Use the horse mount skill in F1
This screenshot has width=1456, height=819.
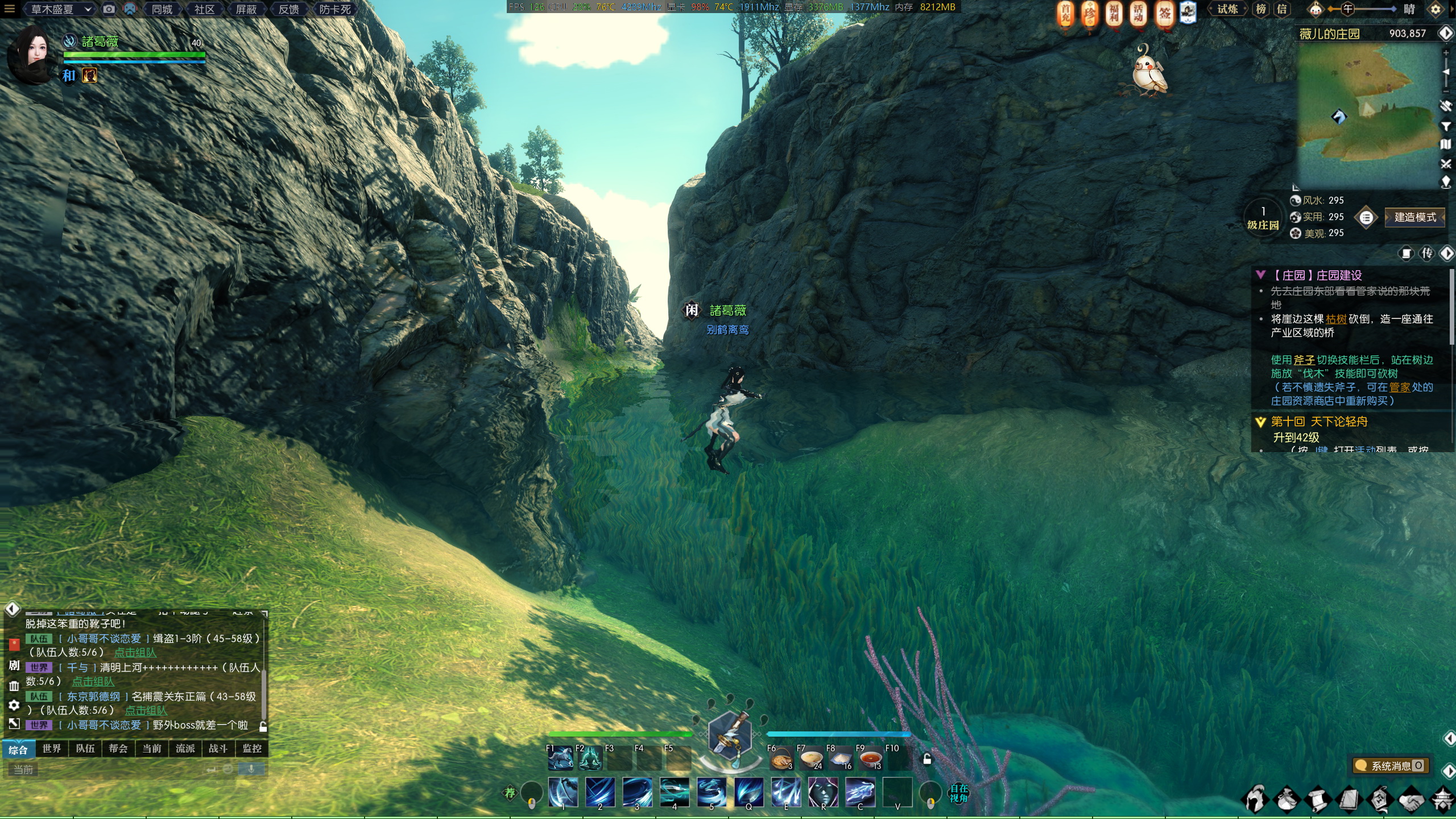click(x=560, y=758)
